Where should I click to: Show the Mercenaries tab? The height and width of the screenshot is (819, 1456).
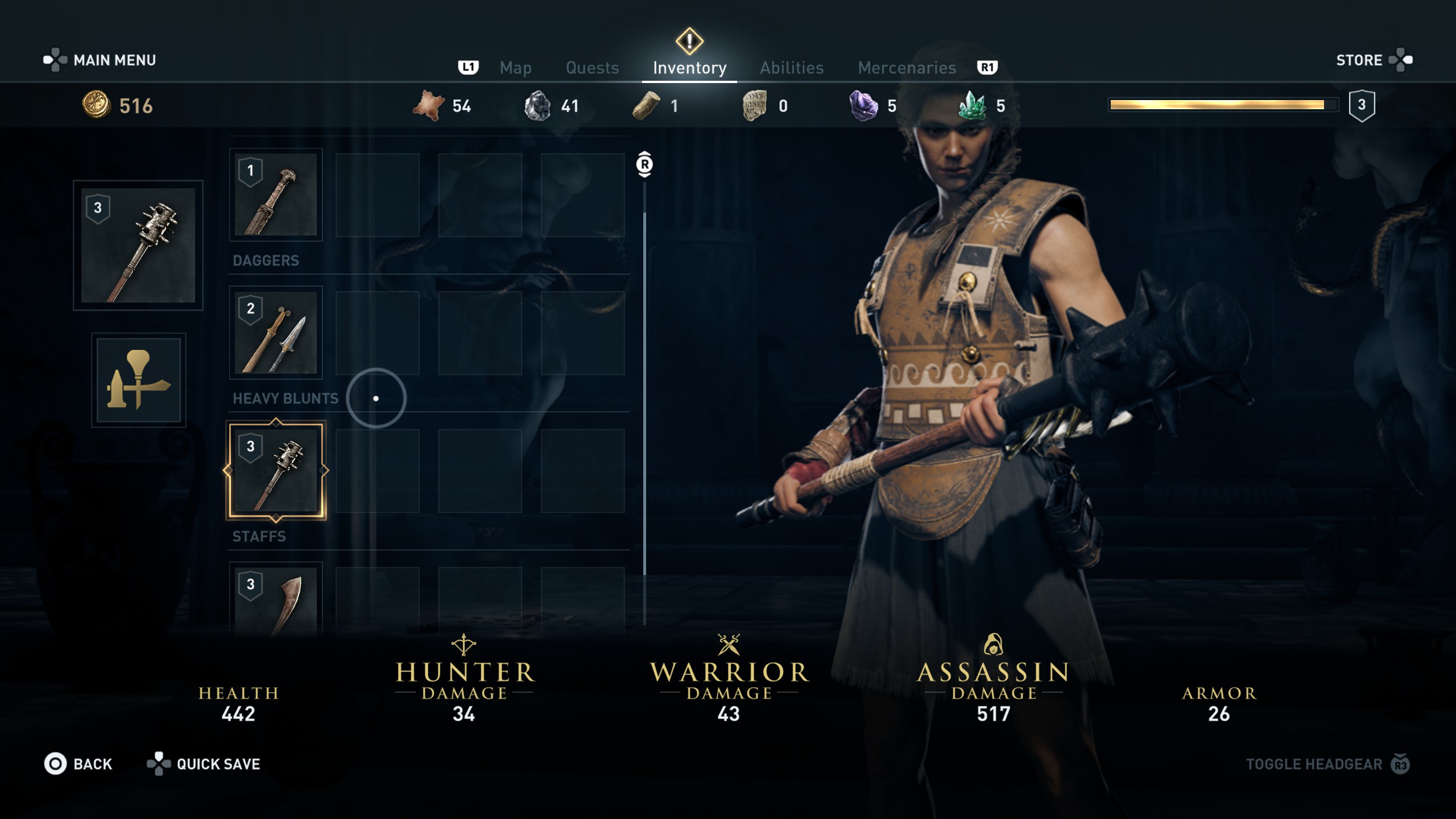(x=907, y=68)
